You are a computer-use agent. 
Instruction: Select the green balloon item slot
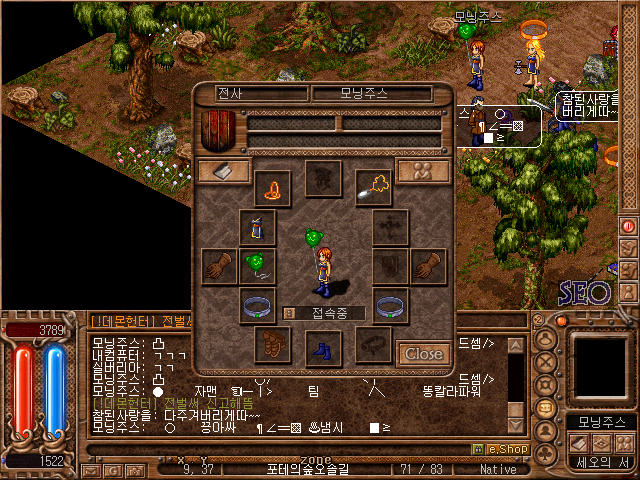257,266
